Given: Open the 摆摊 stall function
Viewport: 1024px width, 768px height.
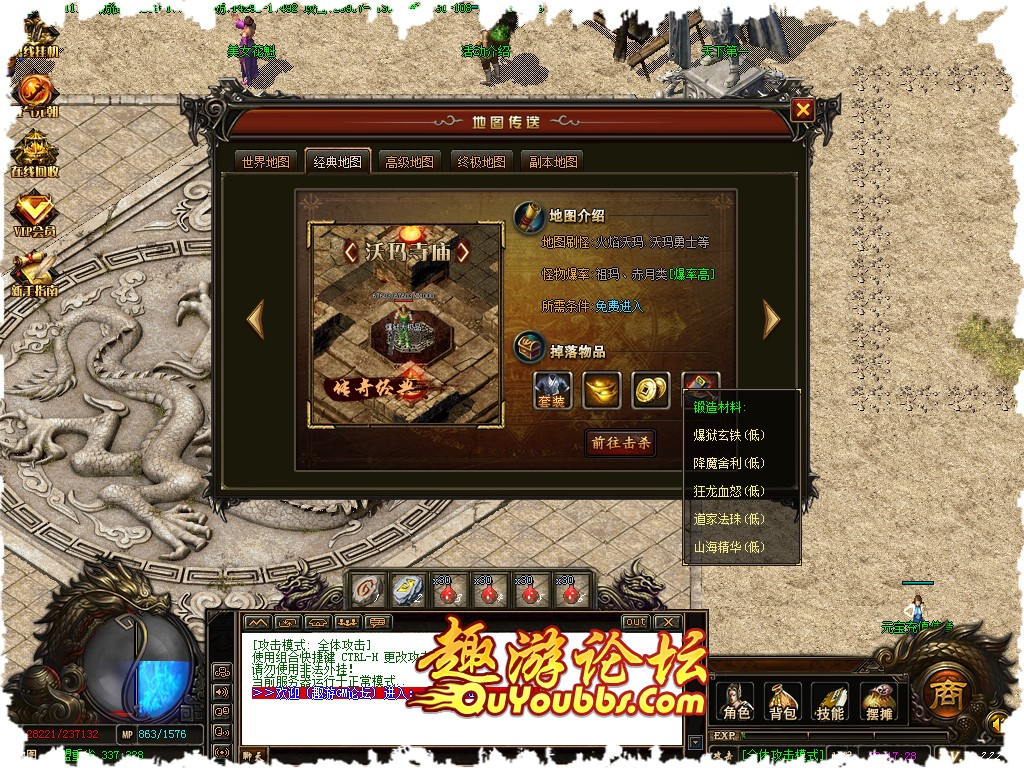Looking at the screenshot, I should [x=877, y=701].
